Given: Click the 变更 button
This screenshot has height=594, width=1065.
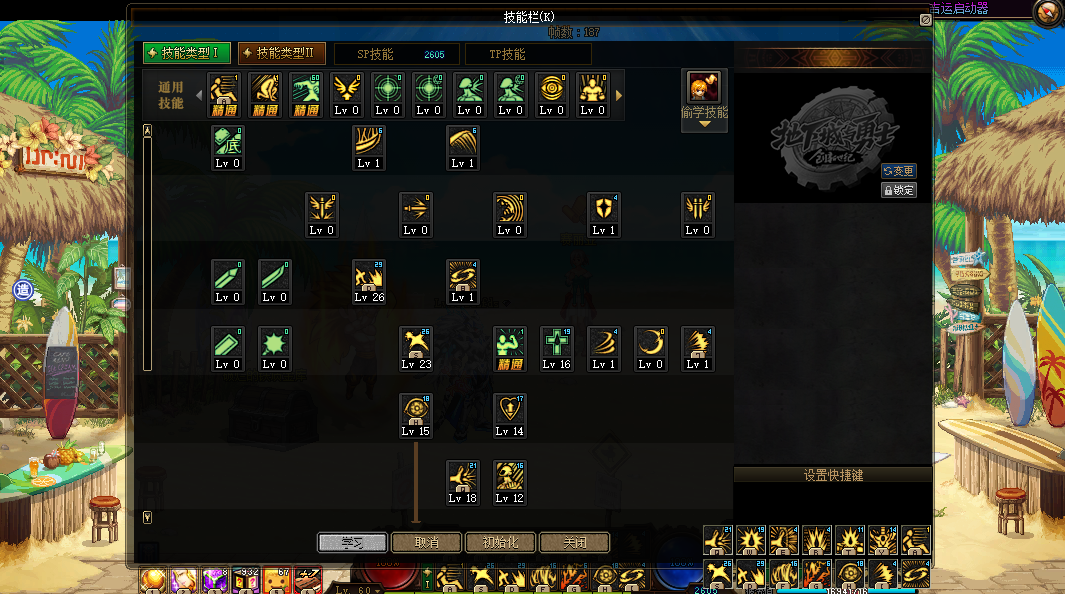Looking at the screenshot, I should (x=898, y=171).
